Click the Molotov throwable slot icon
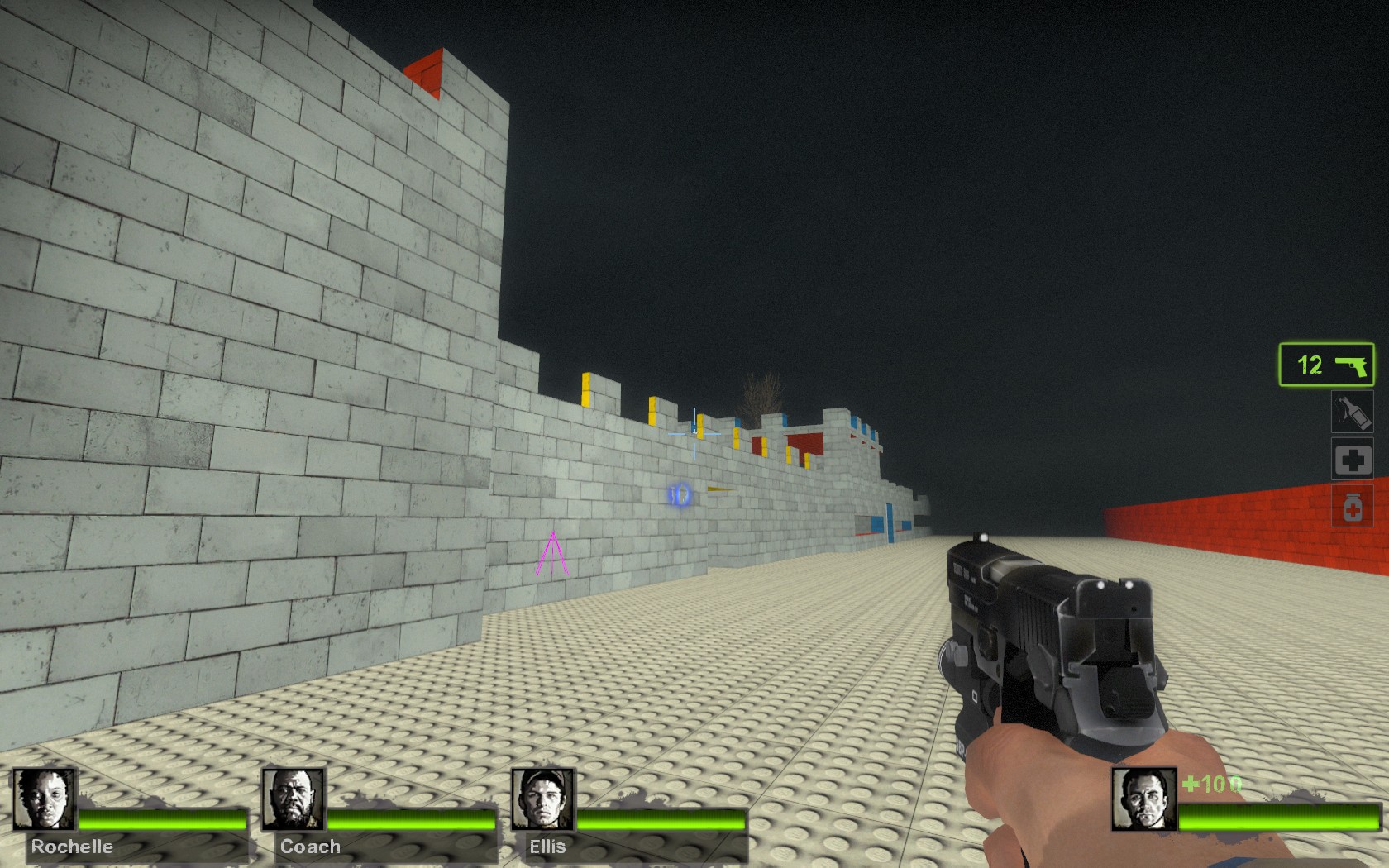This screenshot has width=1389, height=868. [x=1353, y=413]
